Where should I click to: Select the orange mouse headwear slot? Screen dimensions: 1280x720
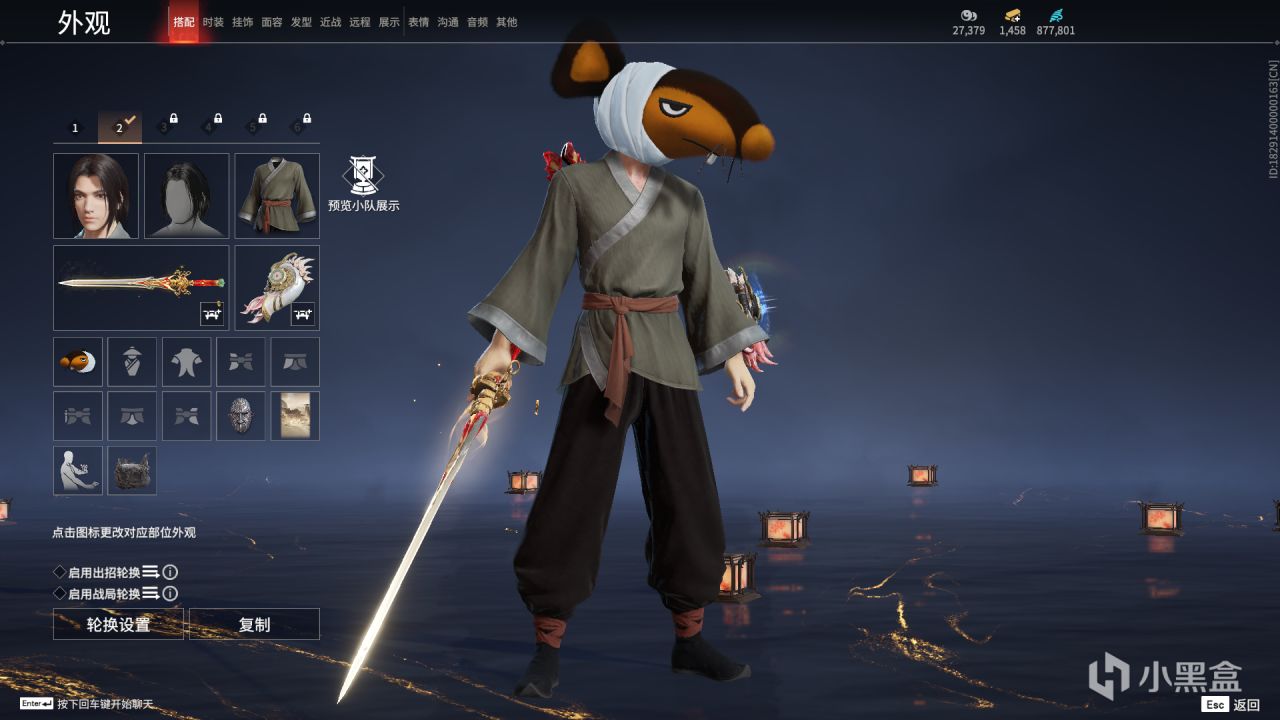point(78,362)
